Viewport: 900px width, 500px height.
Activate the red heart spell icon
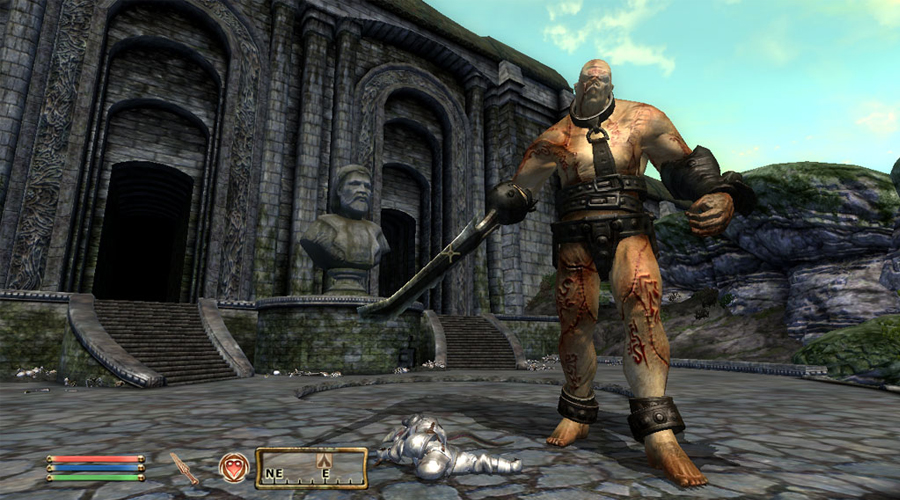click(233, 467)
